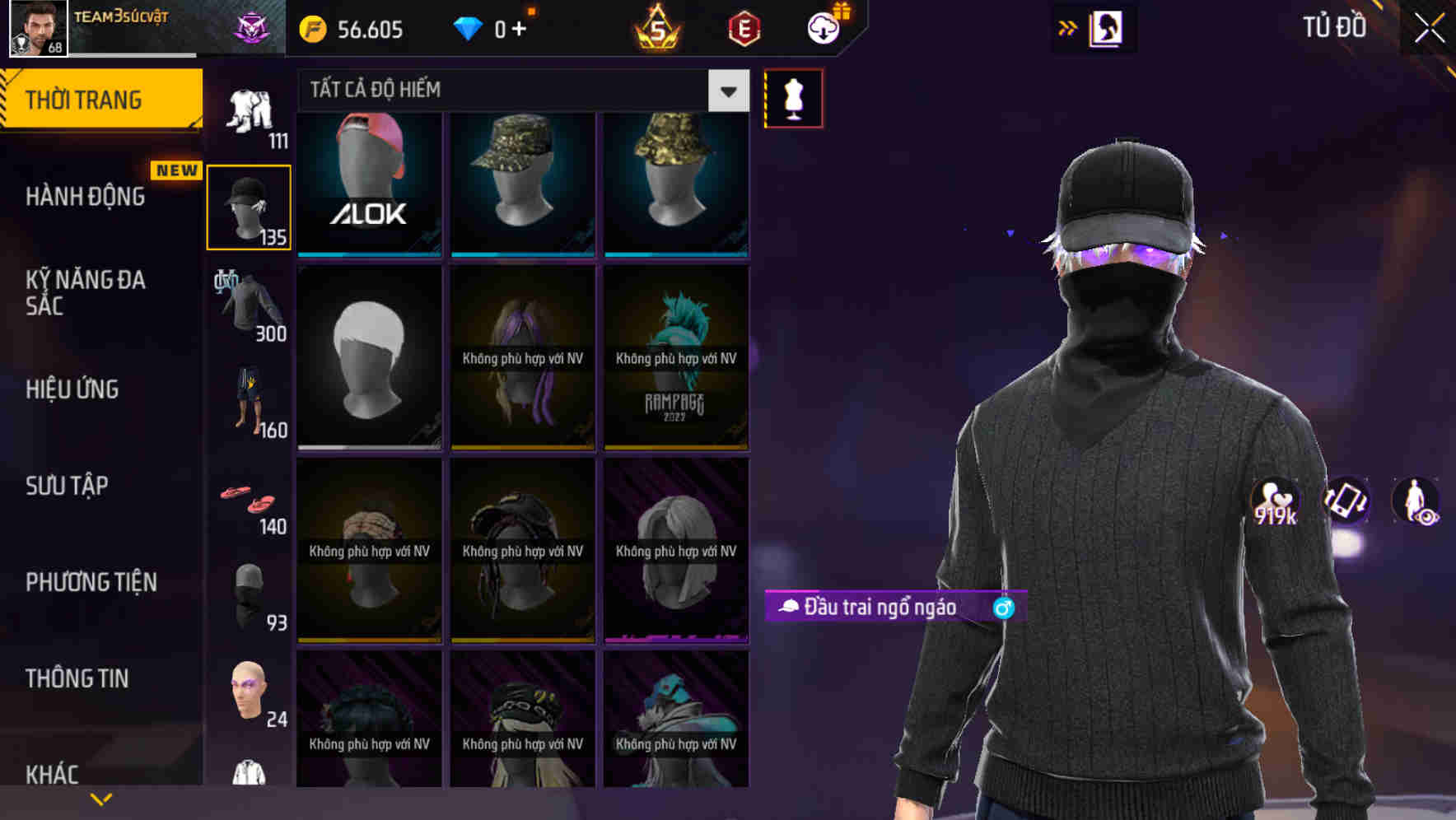Select the ALOK cap thumbnail in the grid
Viewport: 1456px width, 820px height.
click(369, 183)
